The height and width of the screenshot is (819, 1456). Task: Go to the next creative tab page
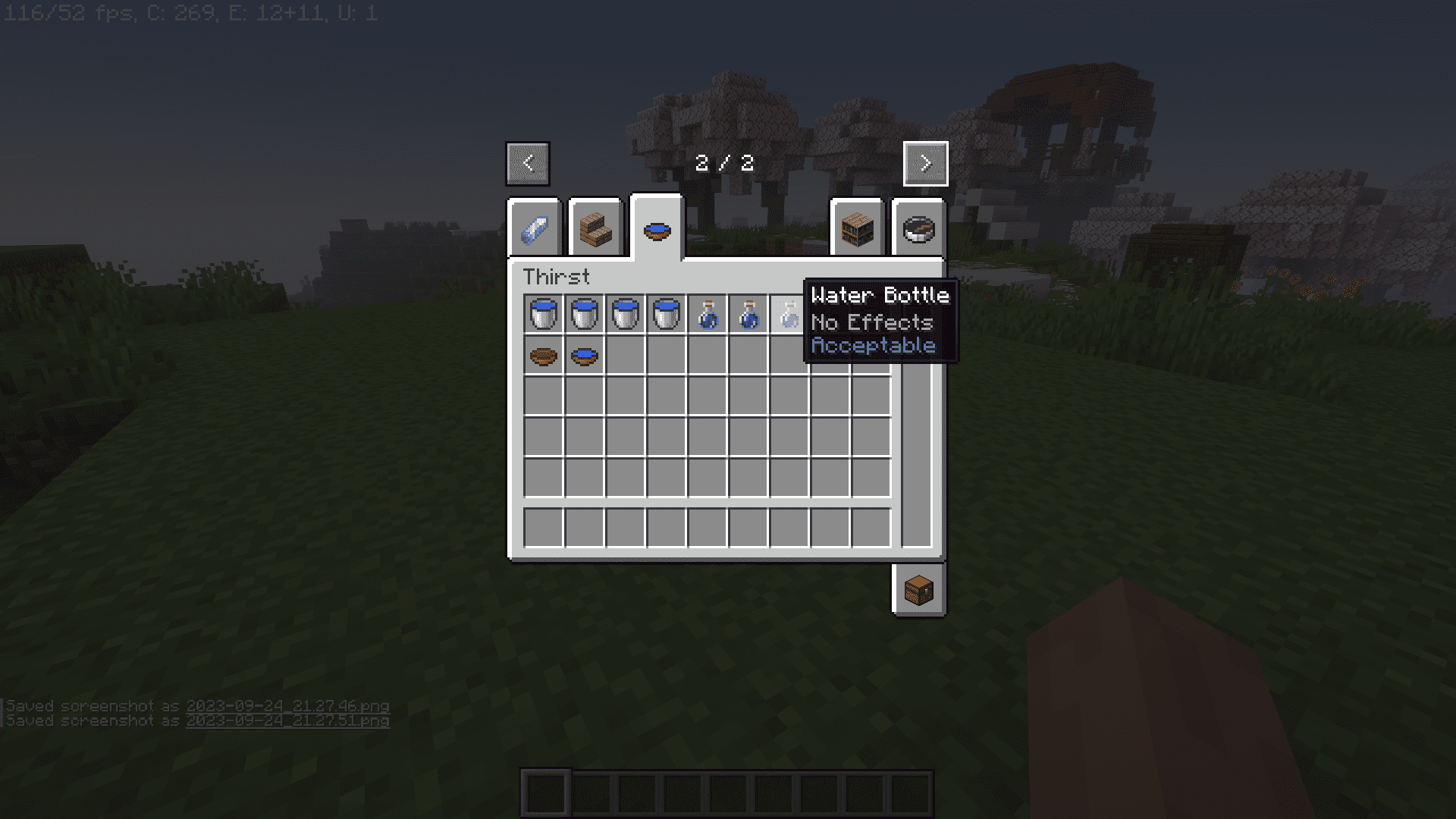click(925, 163)
